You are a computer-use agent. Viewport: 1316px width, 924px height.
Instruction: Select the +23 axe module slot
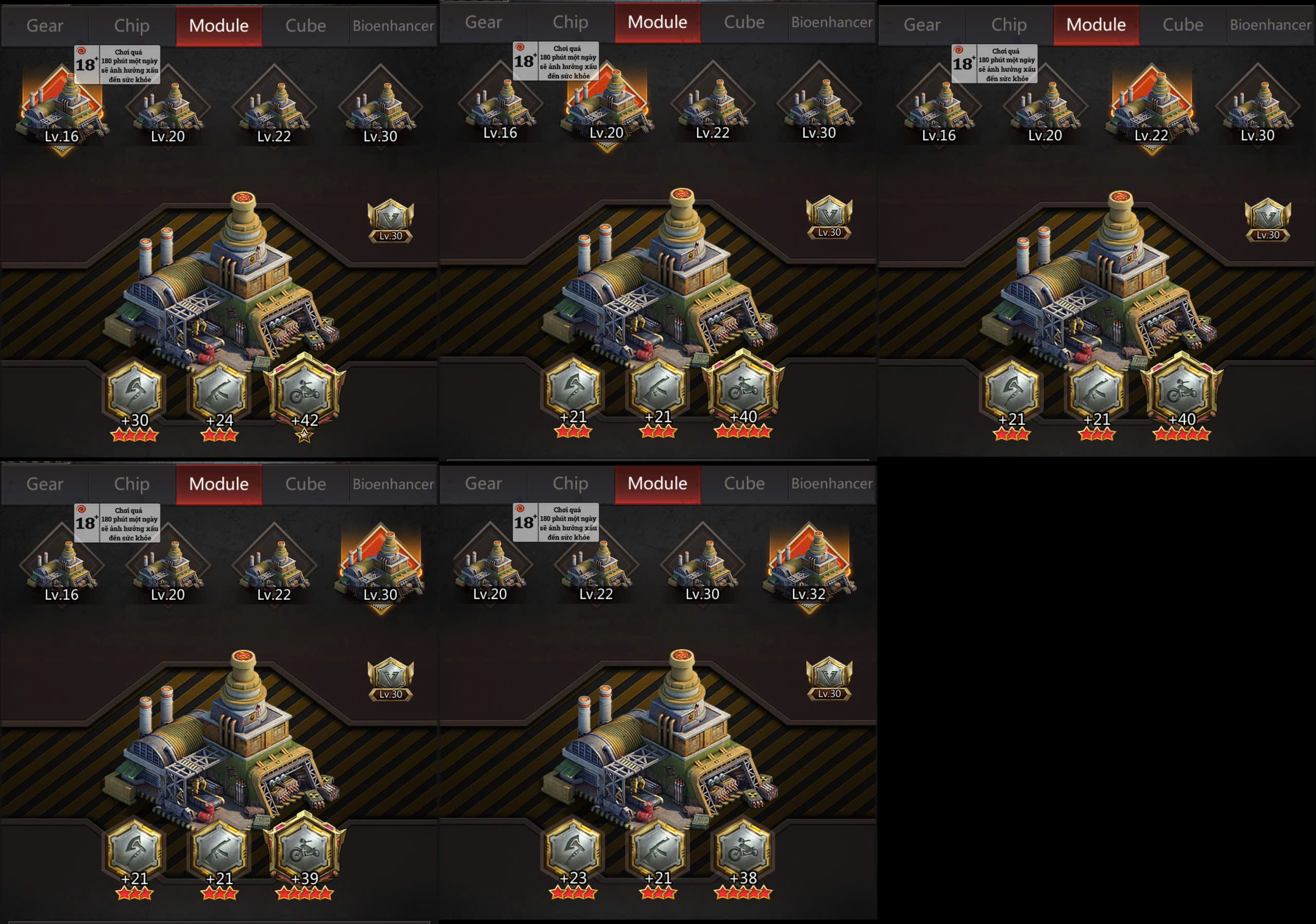coord(573,851)
